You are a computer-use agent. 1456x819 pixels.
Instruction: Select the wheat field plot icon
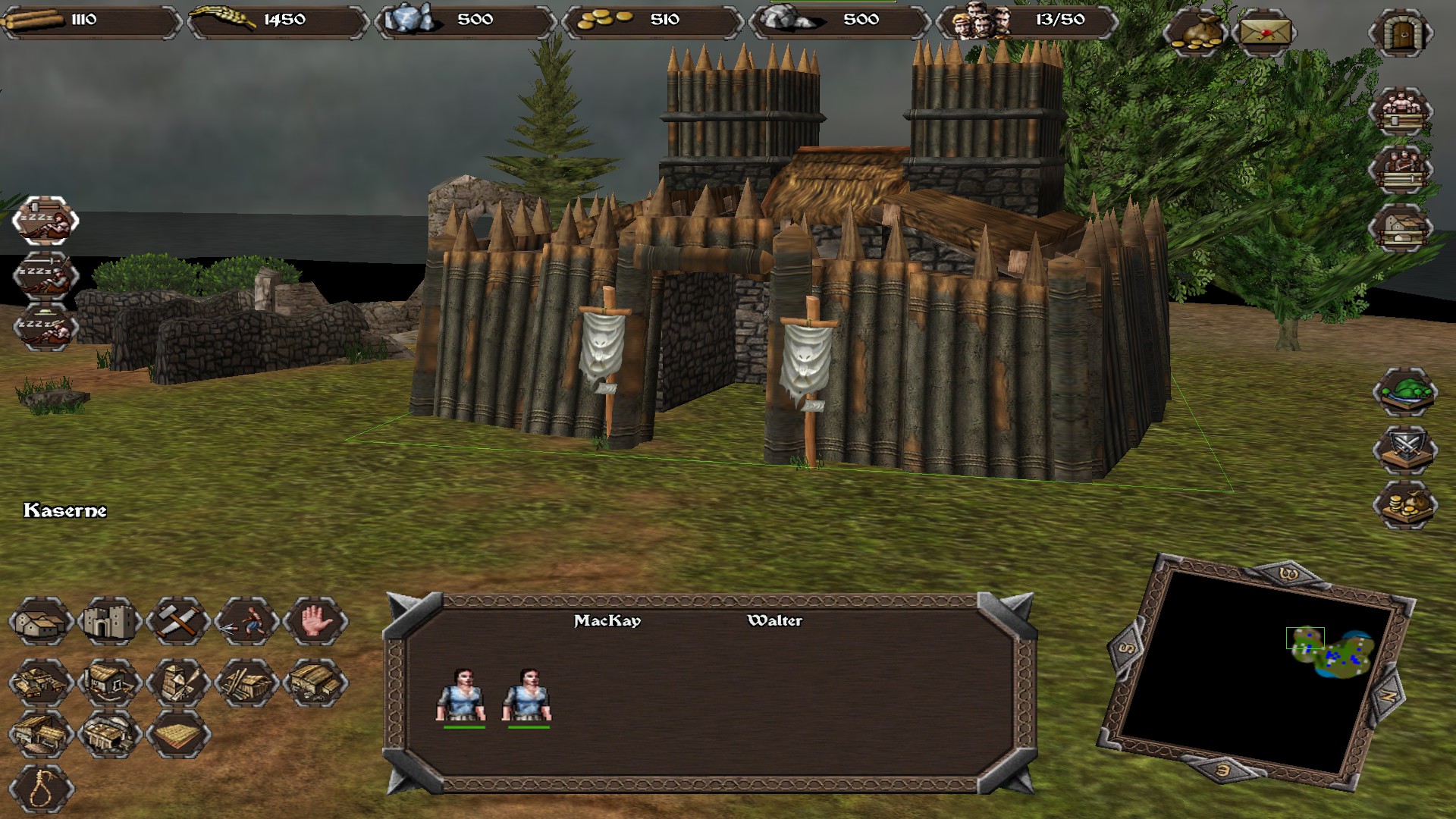click(x=178, y=733)
